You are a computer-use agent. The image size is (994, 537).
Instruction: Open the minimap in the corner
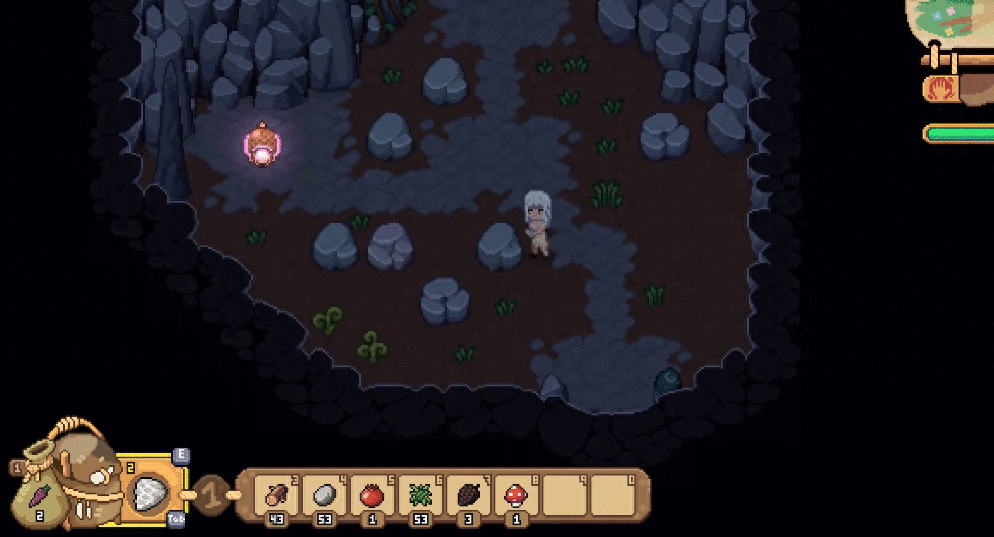pyautogui.click(x=955, y=20)
